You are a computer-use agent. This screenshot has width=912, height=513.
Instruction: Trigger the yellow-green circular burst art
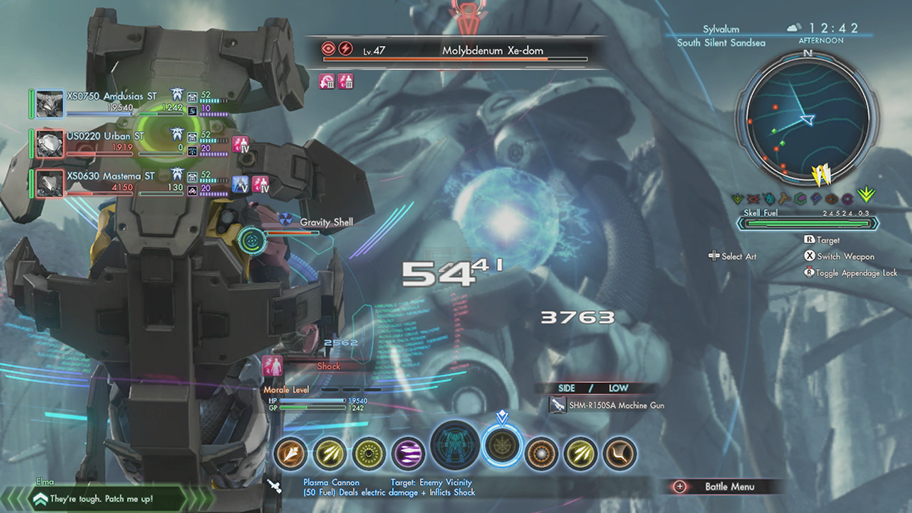pyautogui.click(x=369, y=454)
